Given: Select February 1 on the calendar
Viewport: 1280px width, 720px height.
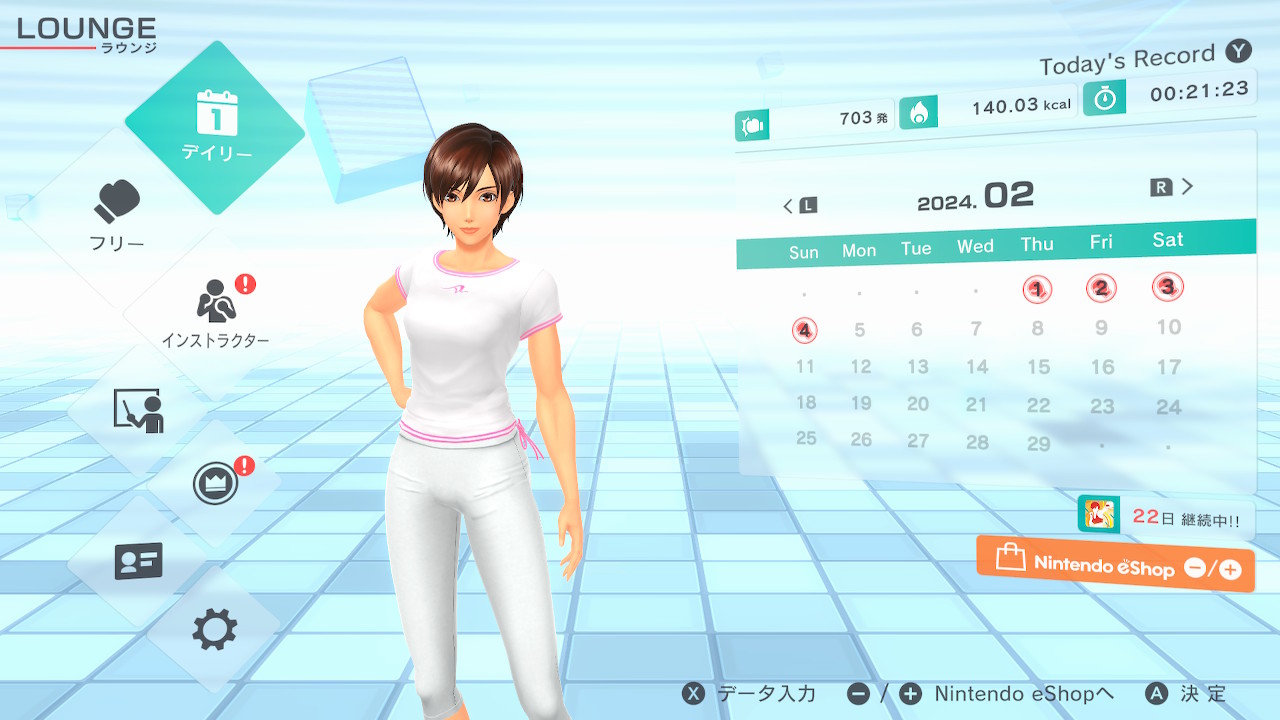Looking at the screenshot, I should pos(1037,290).
